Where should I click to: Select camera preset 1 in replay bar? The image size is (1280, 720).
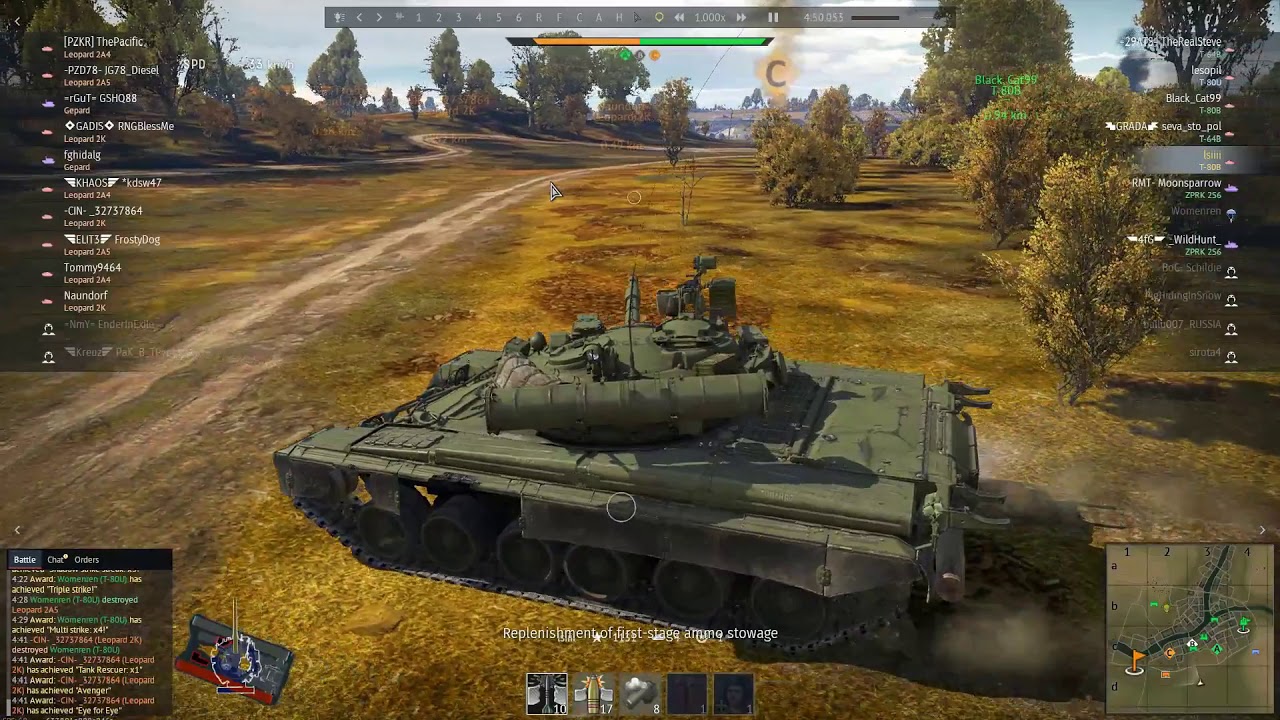pyautogui.click(x=418, y=17)
